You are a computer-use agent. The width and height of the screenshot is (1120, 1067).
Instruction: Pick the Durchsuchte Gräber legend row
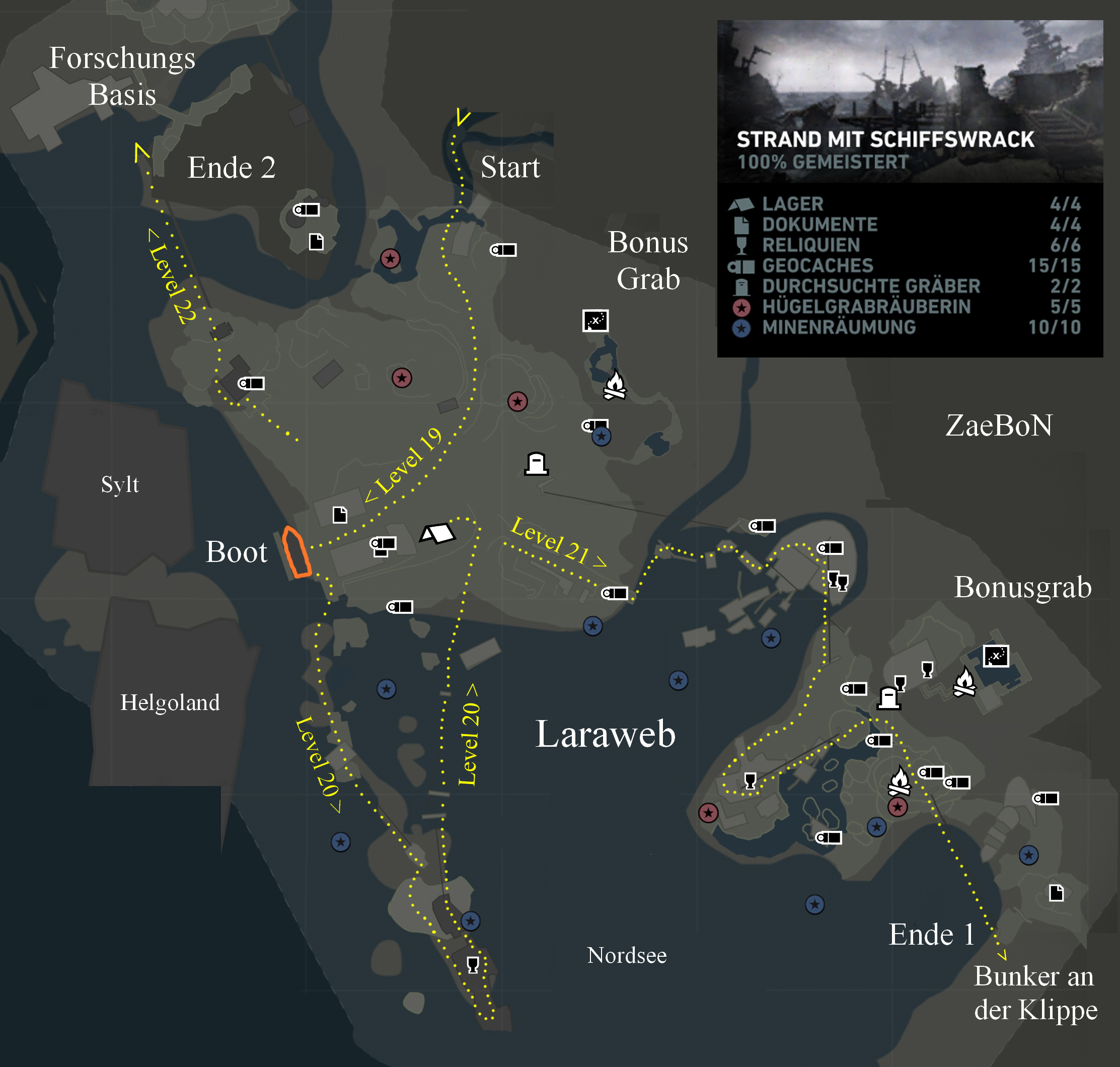[x=870, y=286]
